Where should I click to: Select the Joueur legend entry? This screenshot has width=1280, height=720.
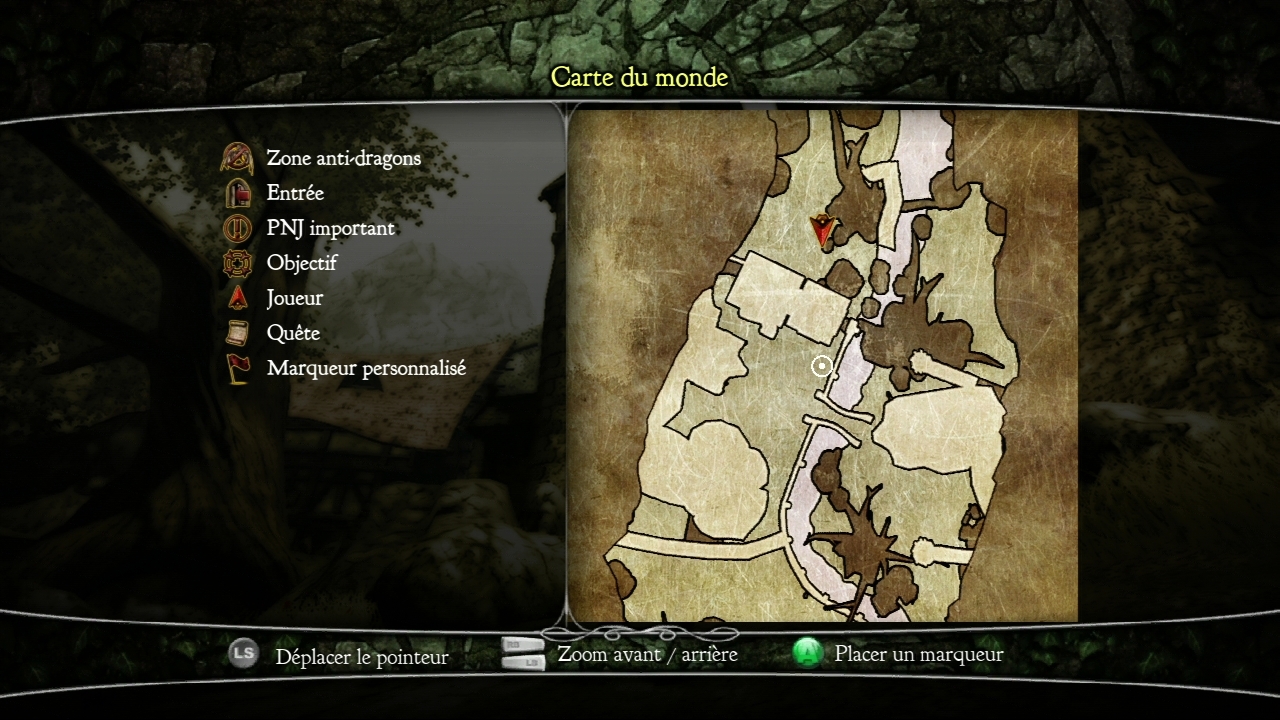click(x=294, y=298)
